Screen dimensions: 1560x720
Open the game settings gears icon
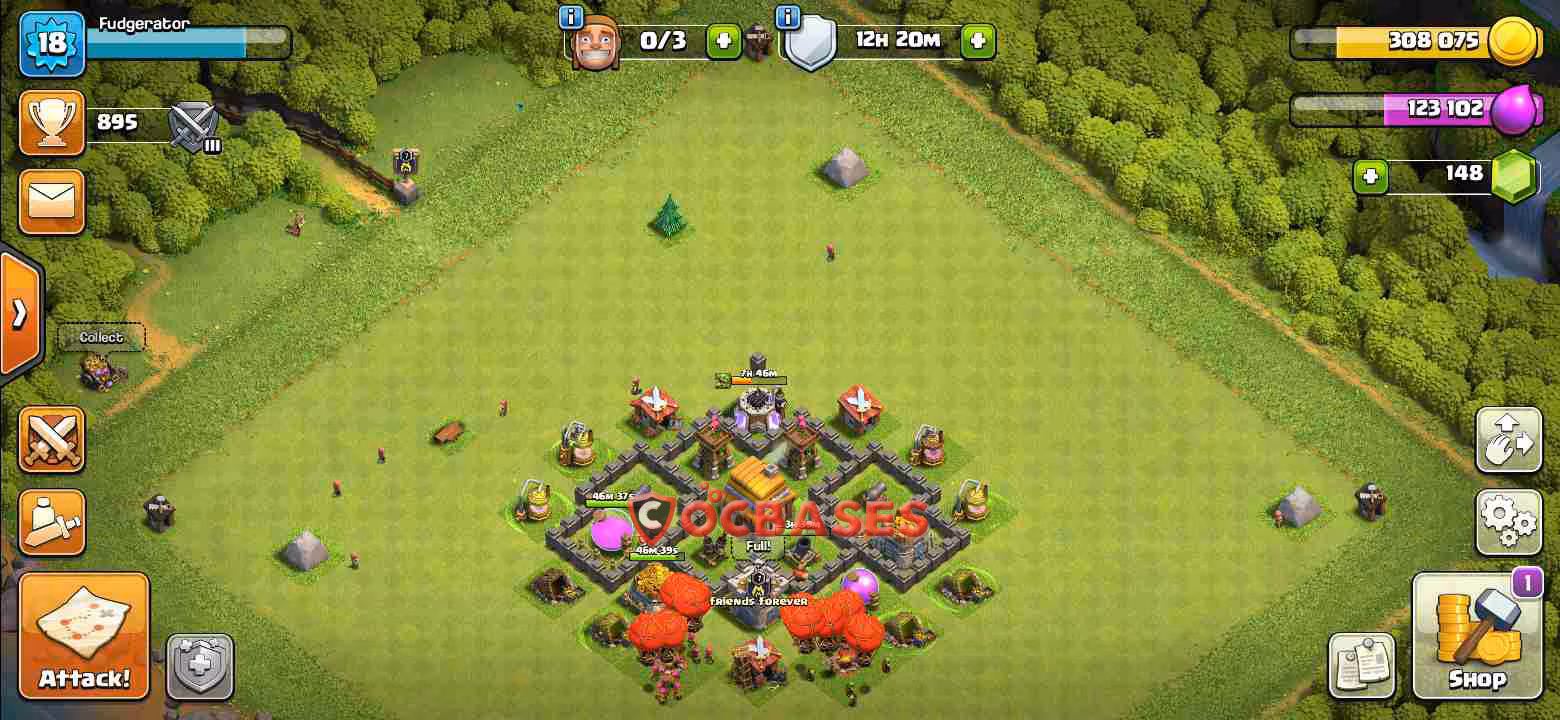(1508, 521)
